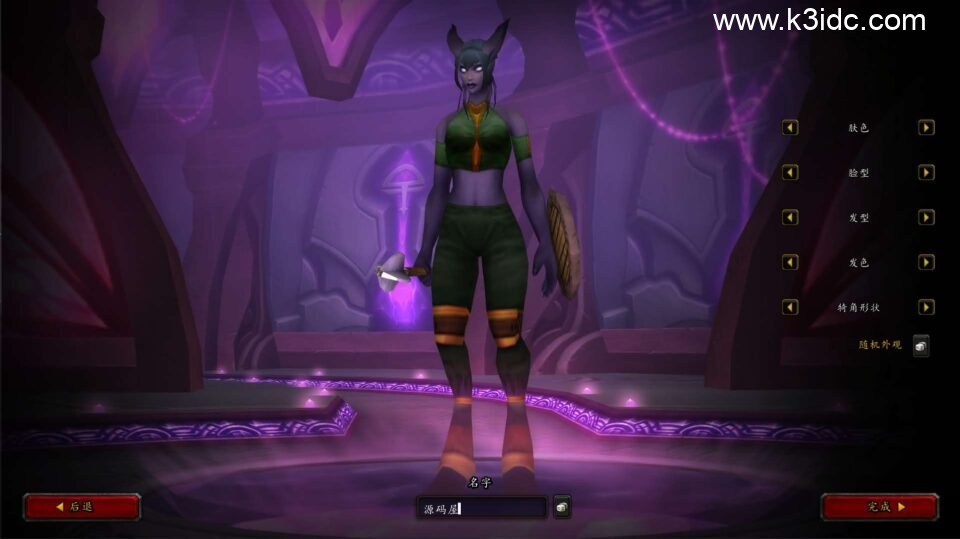This screenshot has height=539, width=960.
Task: Click the right arrow for 肤色
Action: [926, 128]
